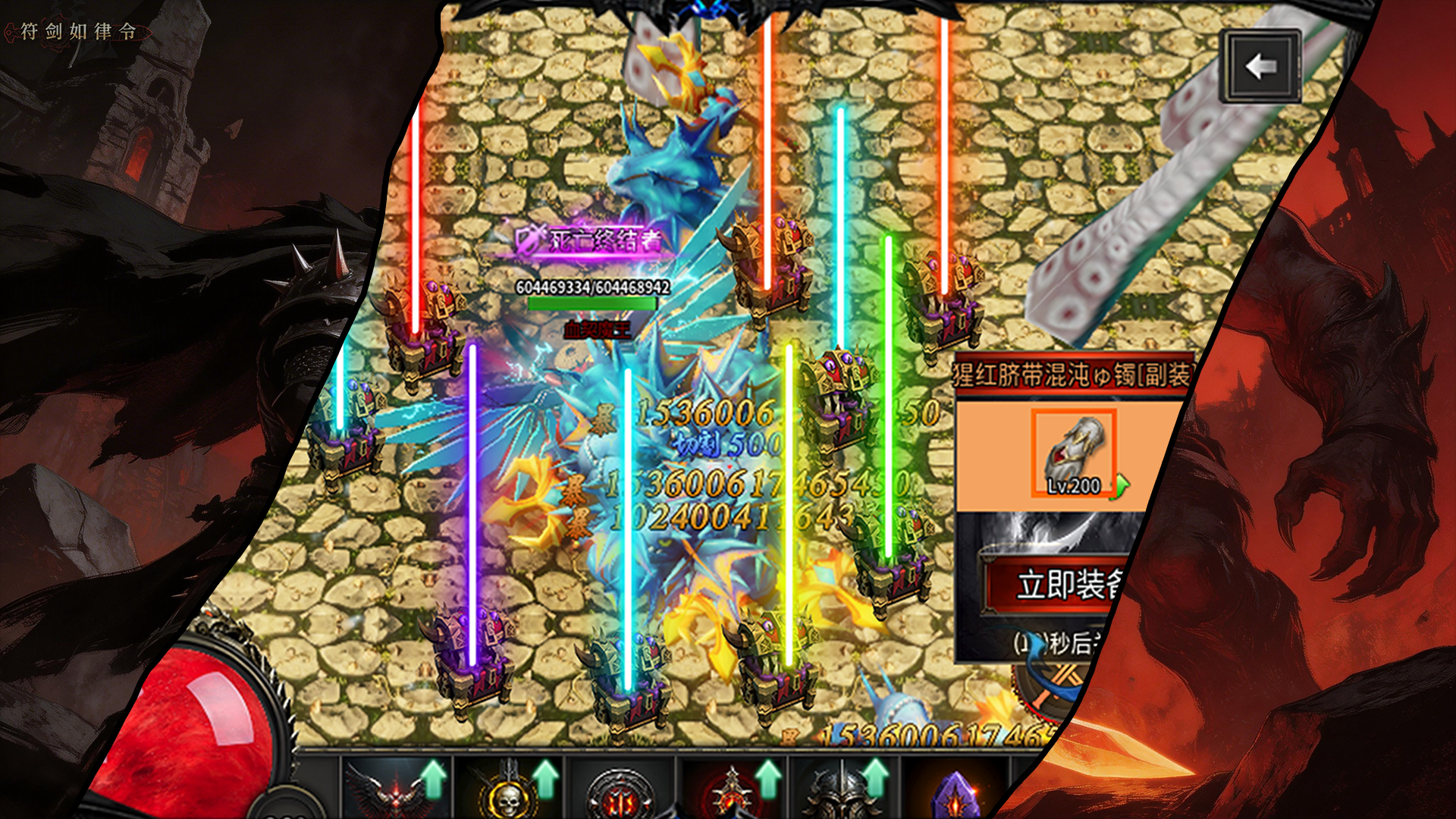This screenshot has height=819, width=1456.
Task: Tap the crossed swords attack button
Action: (1058, 686)
